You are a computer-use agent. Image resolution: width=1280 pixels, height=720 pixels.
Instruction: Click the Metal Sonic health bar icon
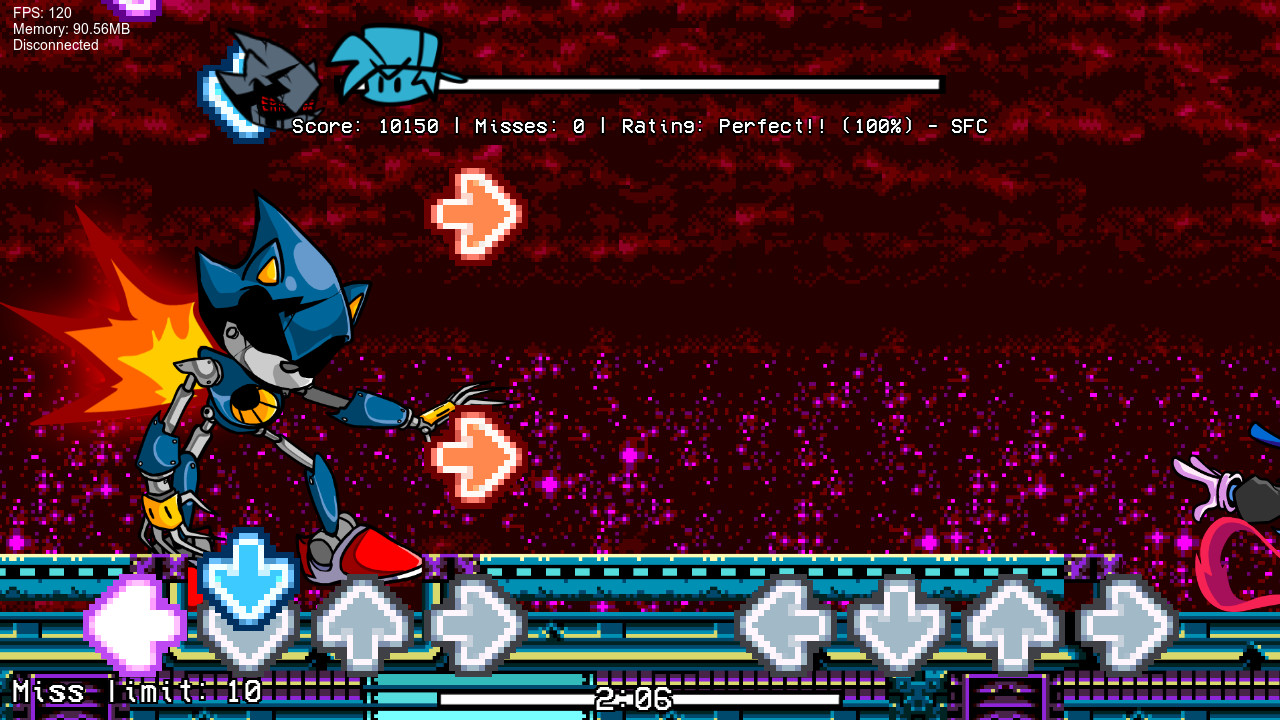(x=262, y=85)
